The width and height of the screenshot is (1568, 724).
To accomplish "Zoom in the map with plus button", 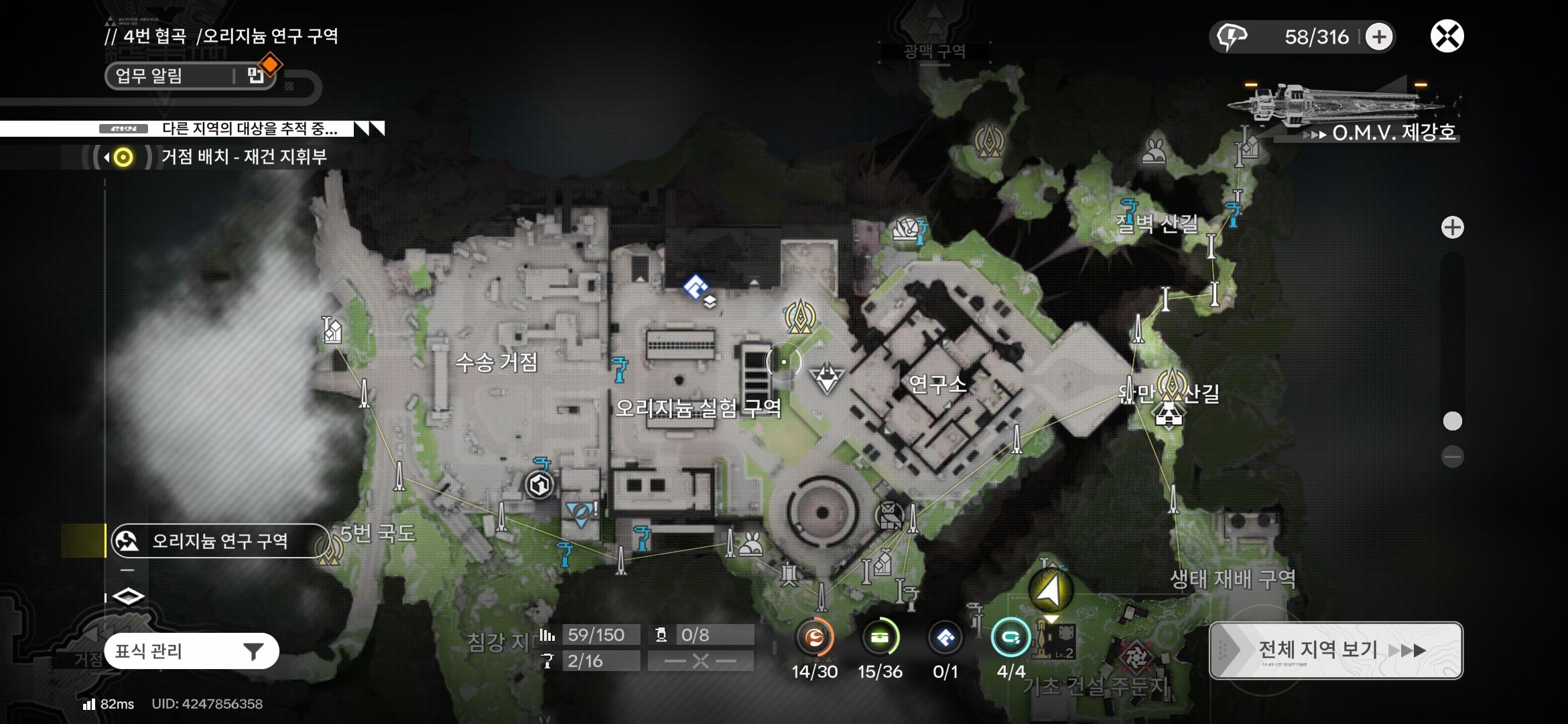I will (1452, 228).
